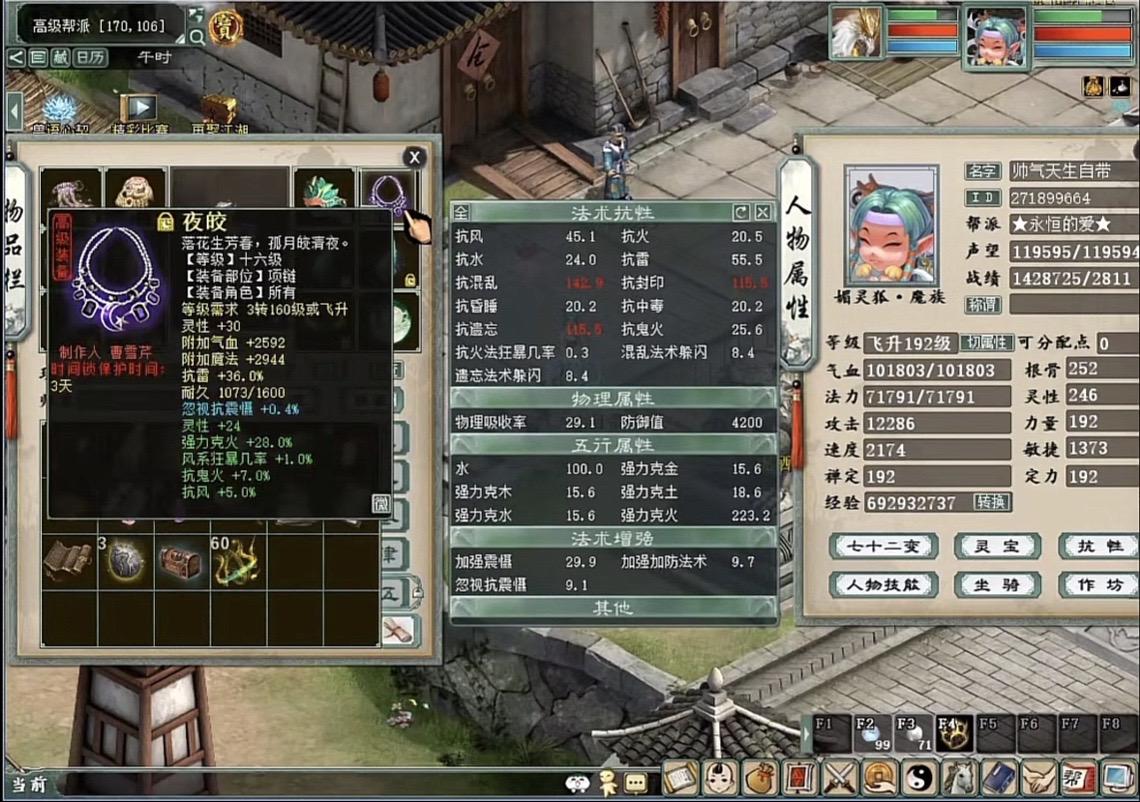This screenshot has width=1140, height=802.
Task: Open the 作坊 workshop panel
Action: (x=1098, y=584)
